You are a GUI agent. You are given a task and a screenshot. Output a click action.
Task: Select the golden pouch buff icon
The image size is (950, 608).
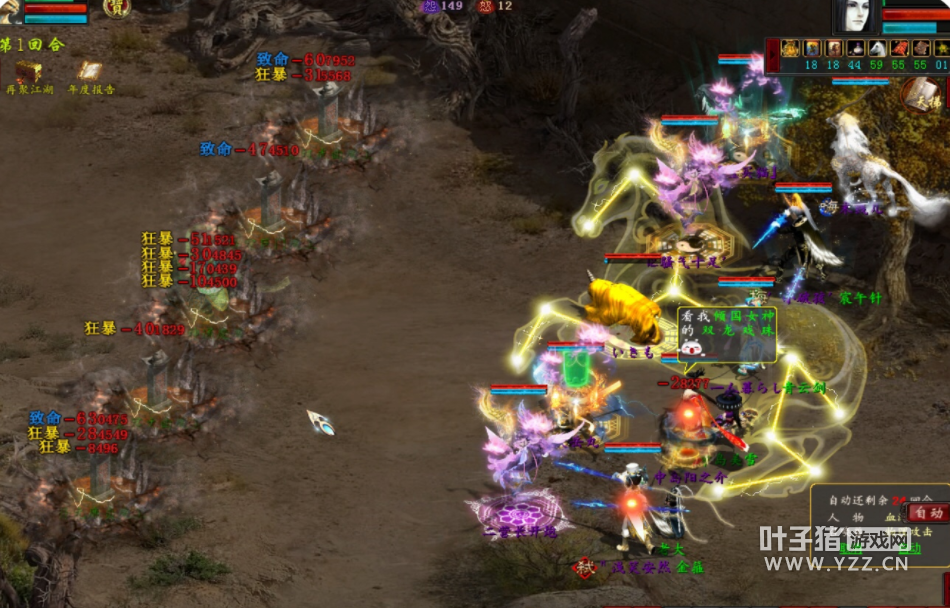pos(790,48)
